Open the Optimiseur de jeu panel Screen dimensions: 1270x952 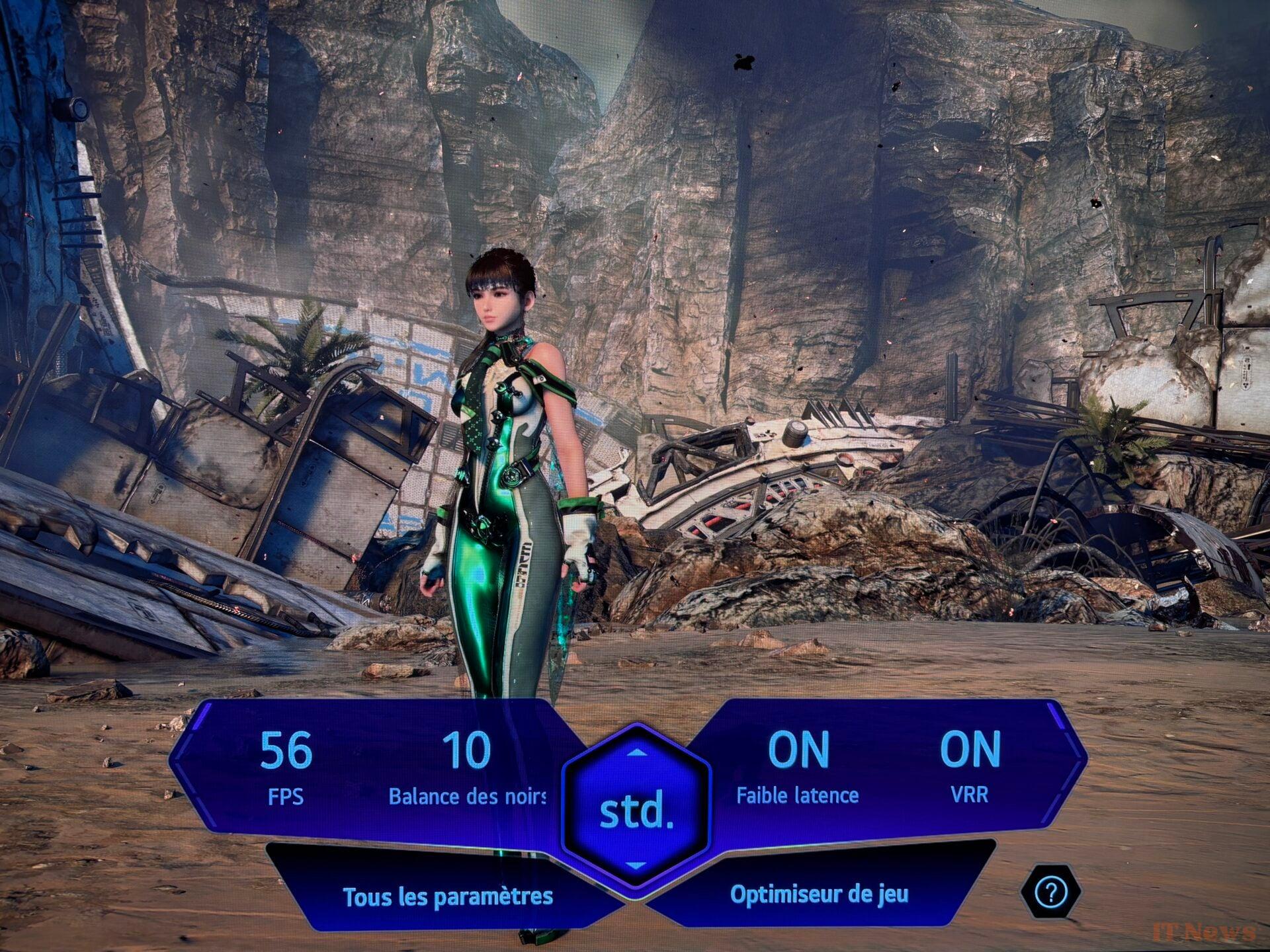click(x=819, y=894)
